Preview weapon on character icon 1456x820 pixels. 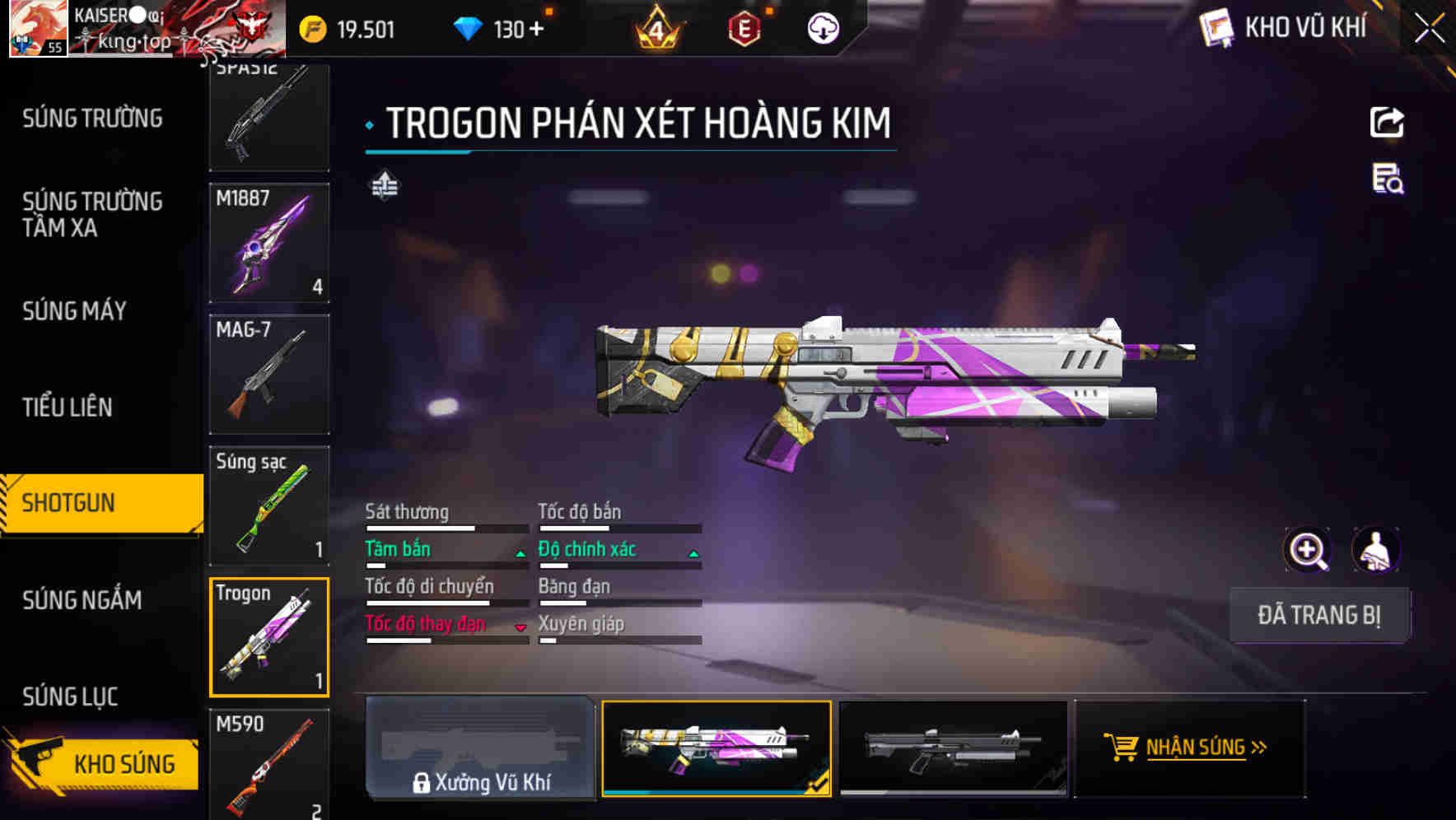click(x=1376, y=550)
